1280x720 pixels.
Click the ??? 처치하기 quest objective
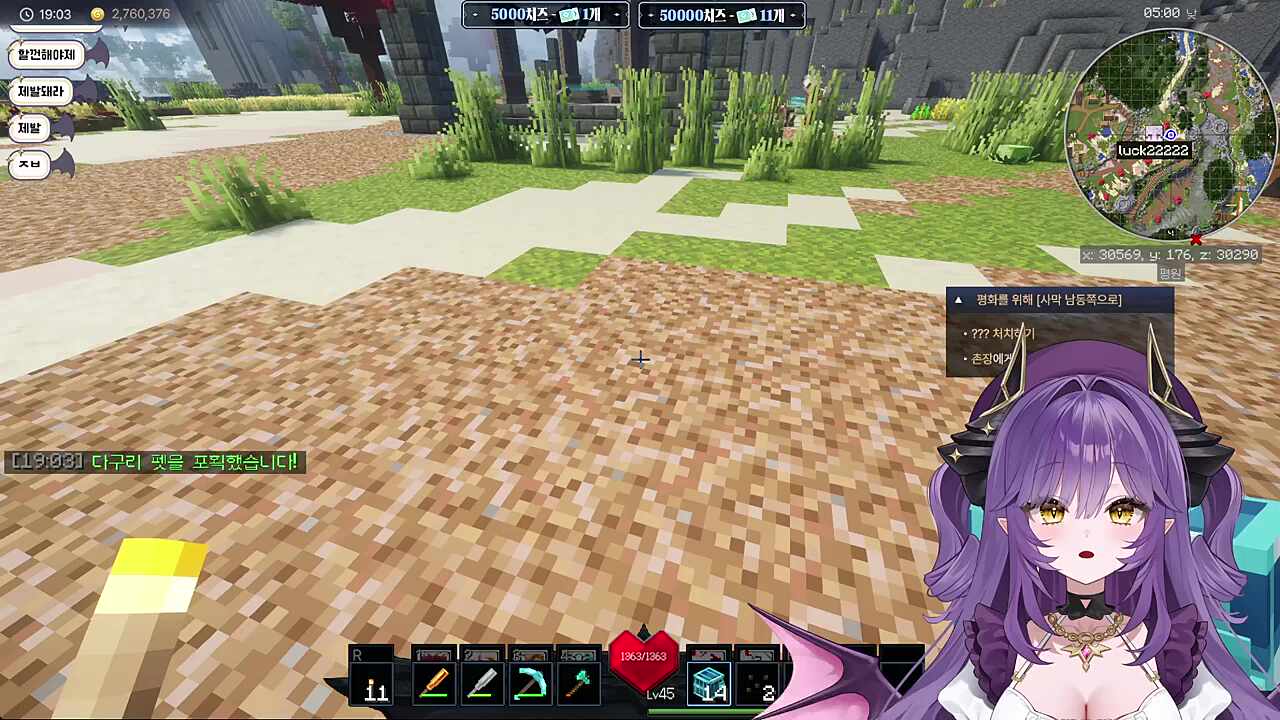tap(1001, 333)
